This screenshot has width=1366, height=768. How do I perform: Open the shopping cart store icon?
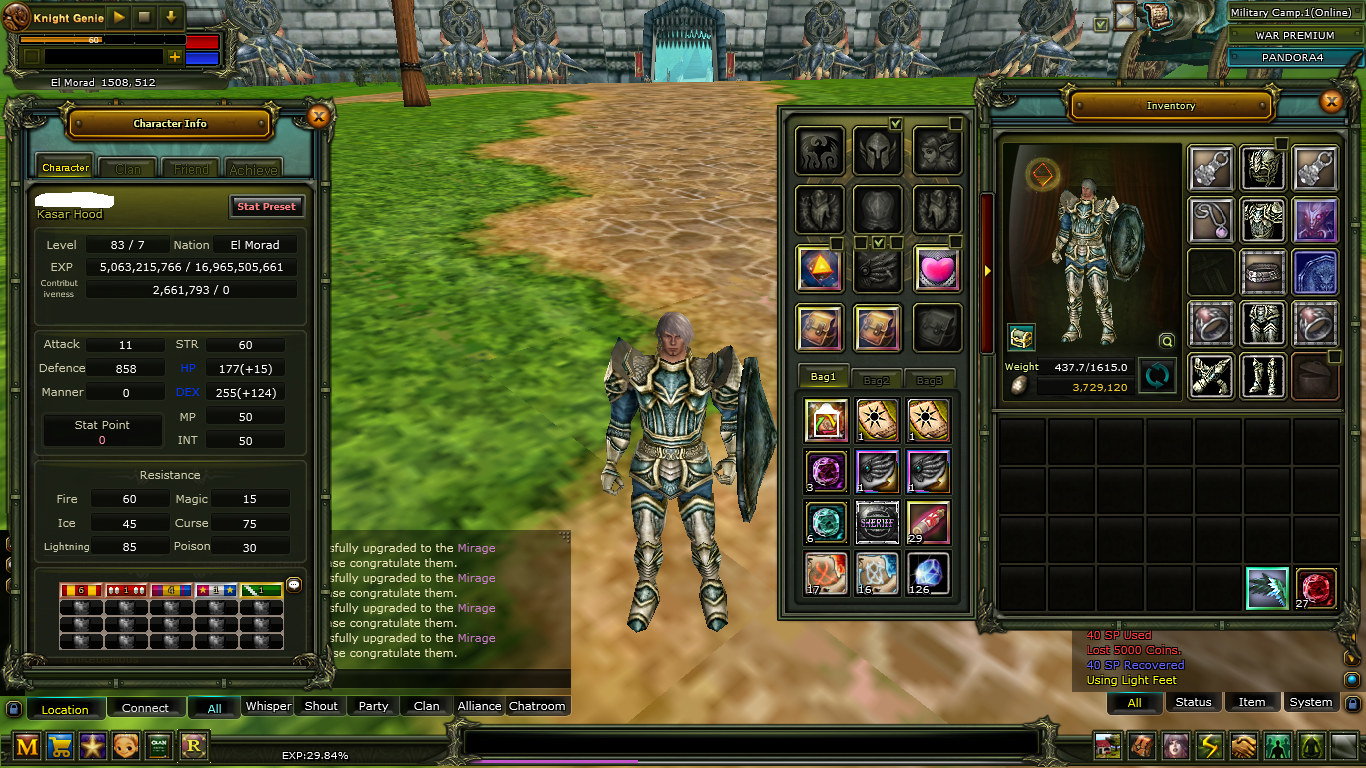pos(60,746)
